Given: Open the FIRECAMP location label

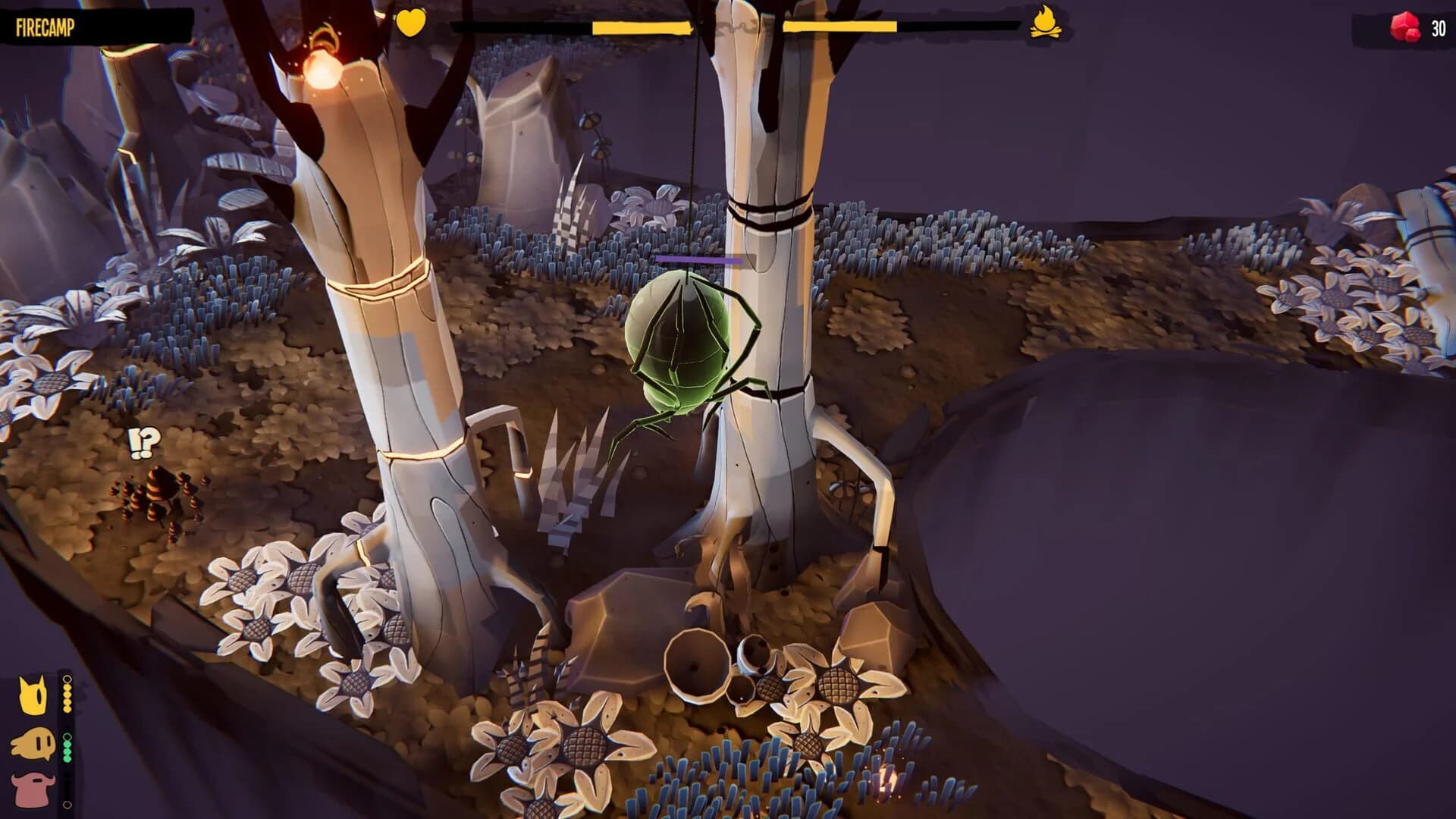Looking at the screenshot, I should coord(45,27).
